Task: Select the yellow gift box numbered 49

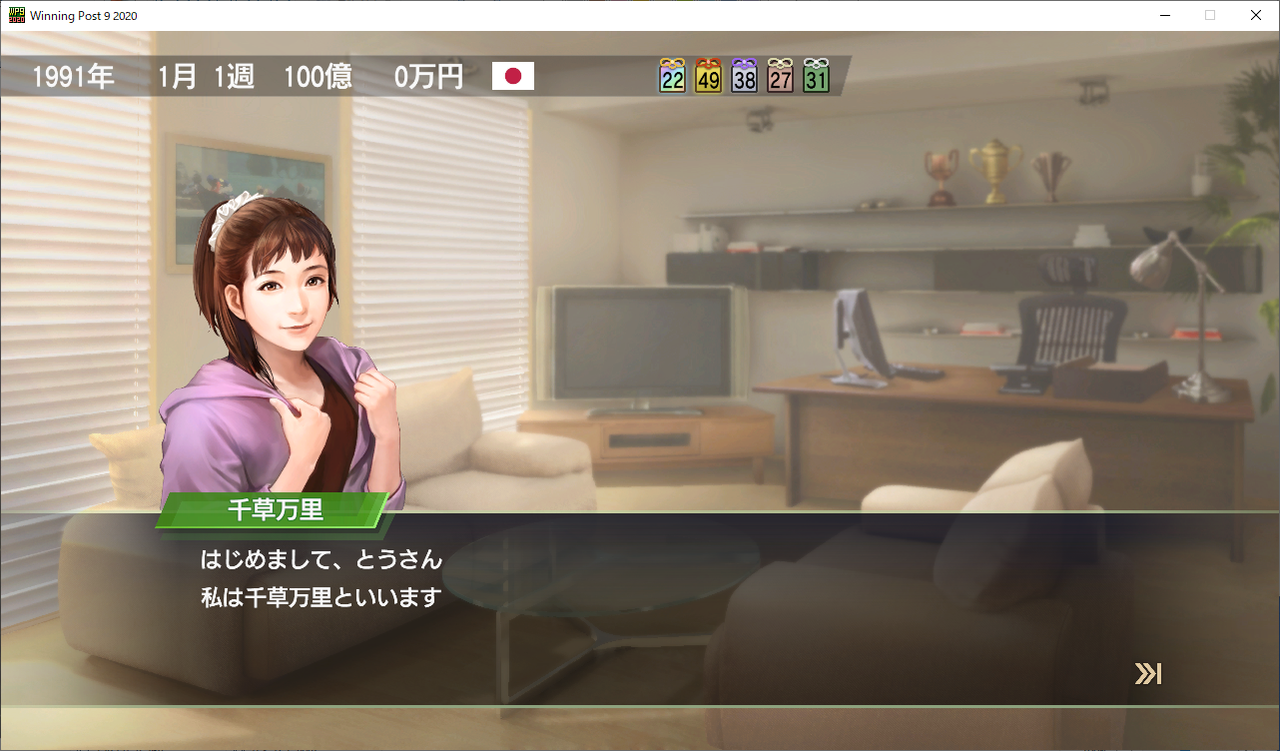Action: 707,75
